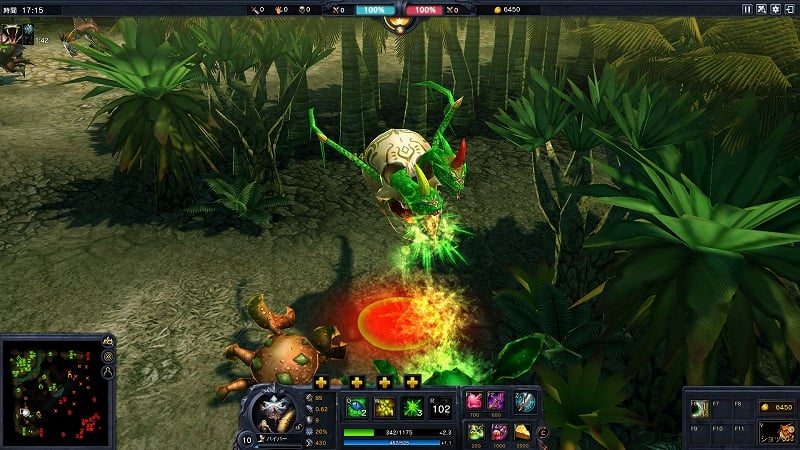The height and width of the screenshot is (450, 800).
Task: Select the ultimate ability showing 102
Action: tap(441, 408)
